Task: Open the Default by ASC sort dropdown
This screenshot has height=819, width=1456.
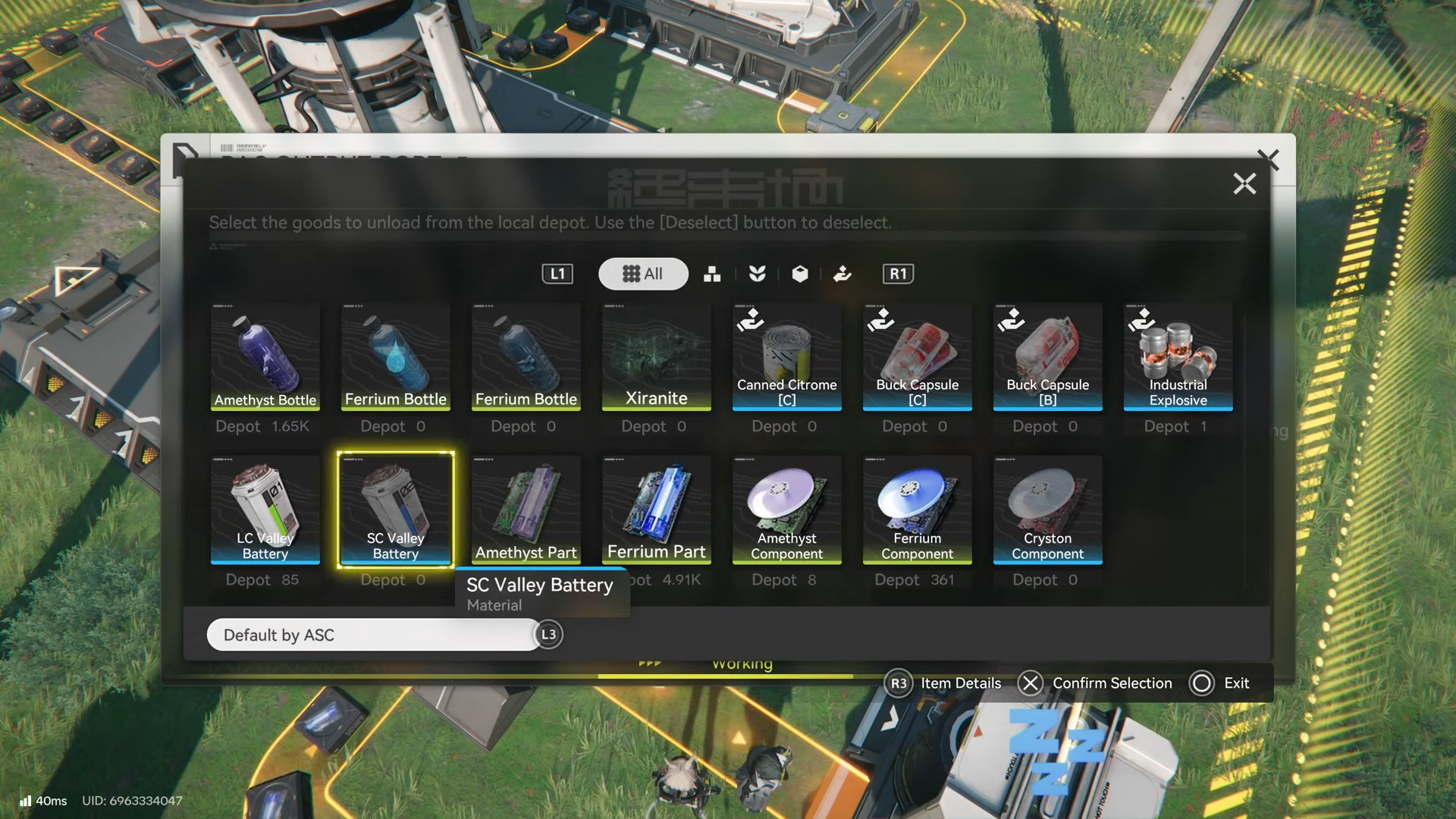Action: point(373,635)
